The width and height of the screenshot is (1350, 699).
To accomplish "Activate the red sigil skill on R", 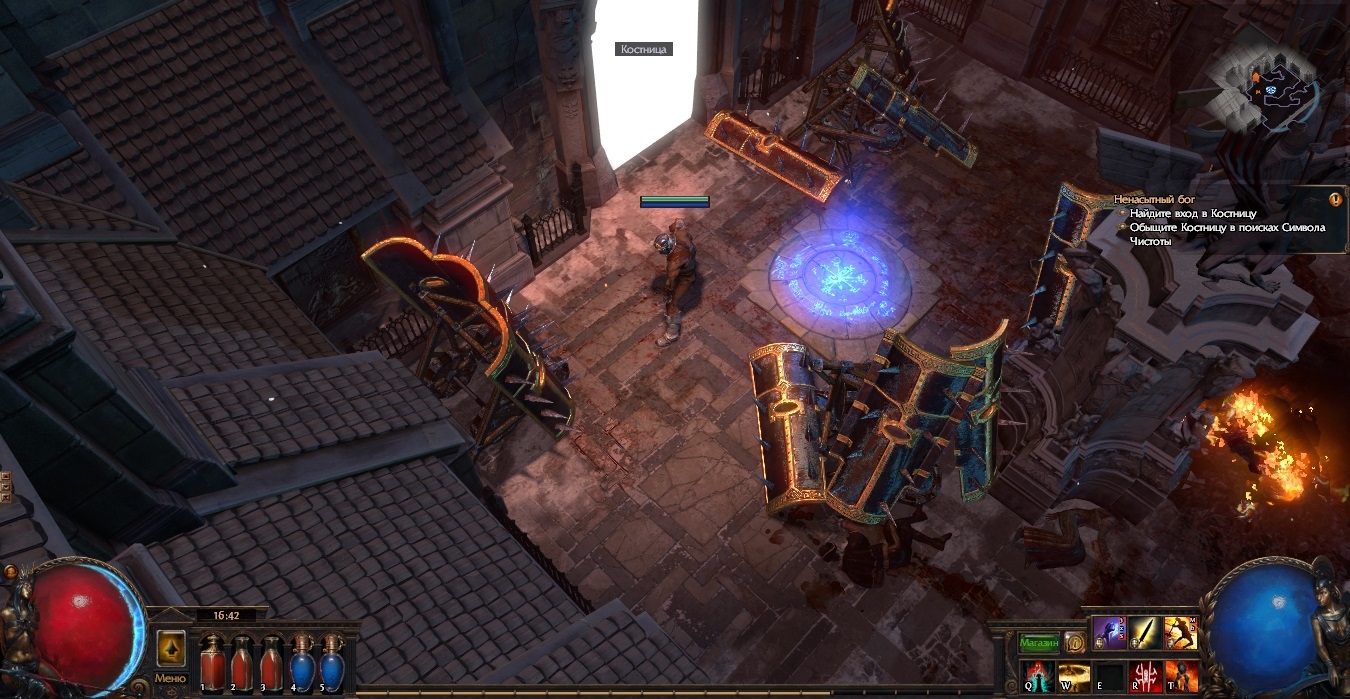I will point(1145,676).
